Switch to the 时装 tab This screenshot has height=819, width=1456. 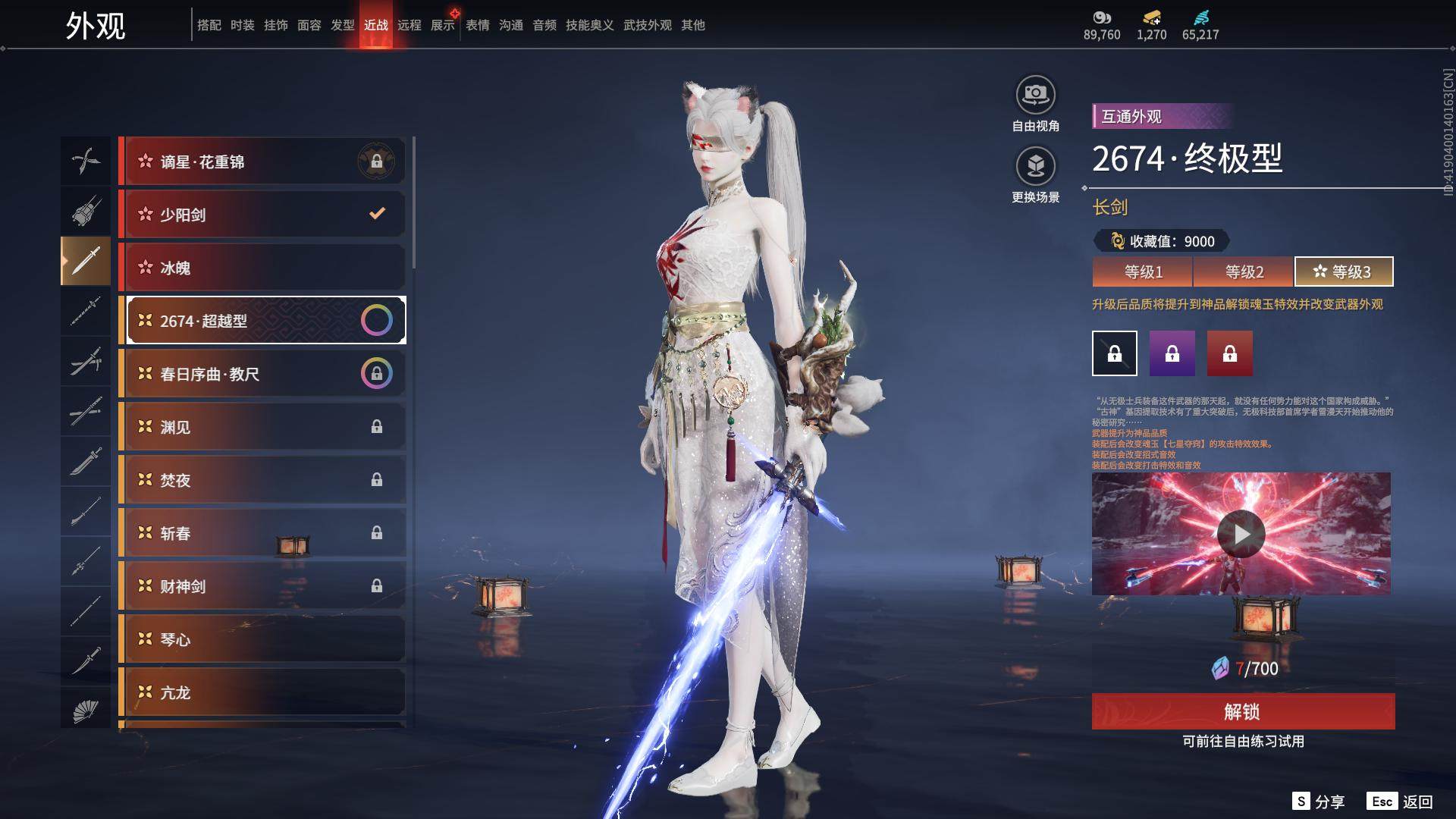pos(243,25)
